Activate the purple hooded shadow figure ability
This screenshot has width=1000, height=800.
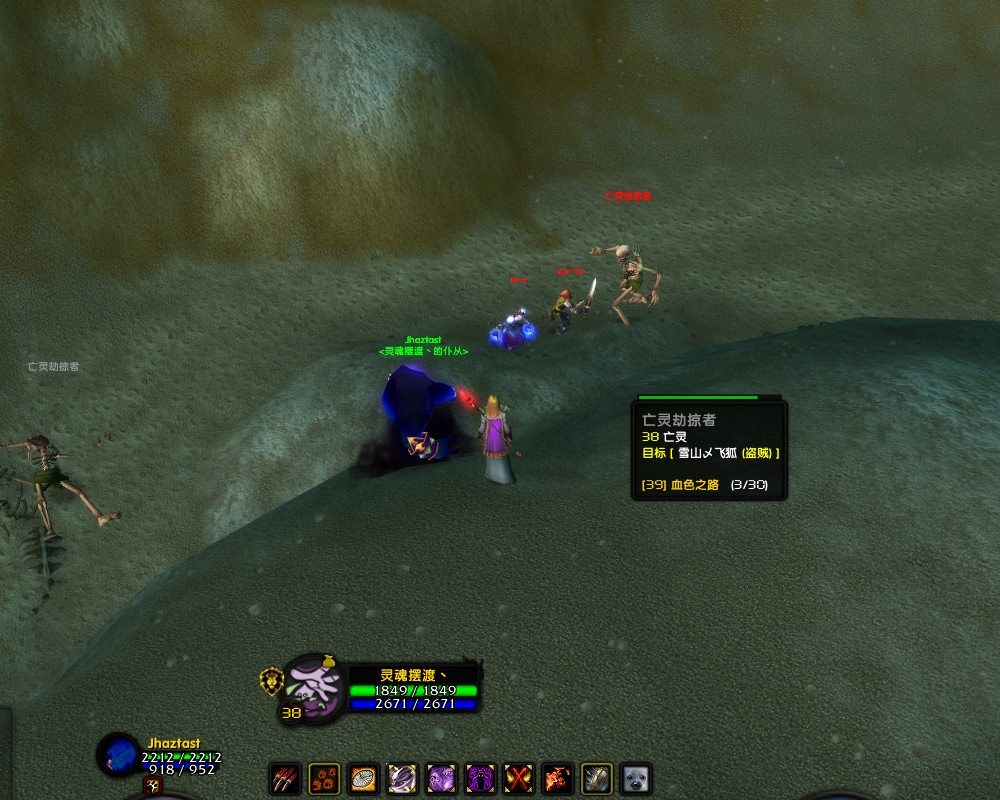(x=480, y=778)
